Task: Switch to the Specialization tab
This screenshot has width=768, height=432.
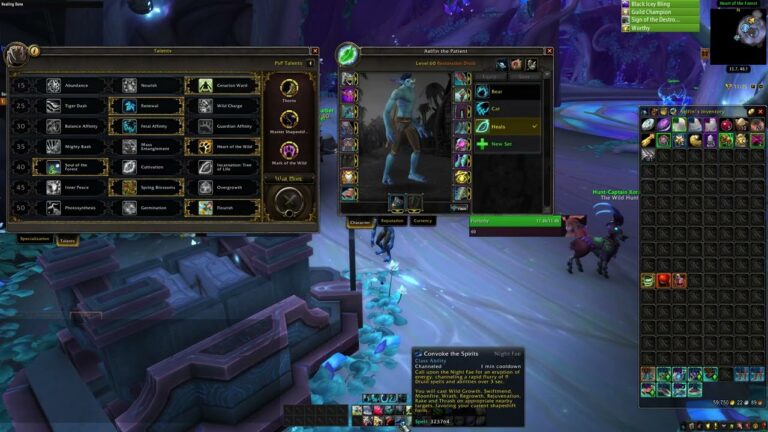Action: [34, 239]
